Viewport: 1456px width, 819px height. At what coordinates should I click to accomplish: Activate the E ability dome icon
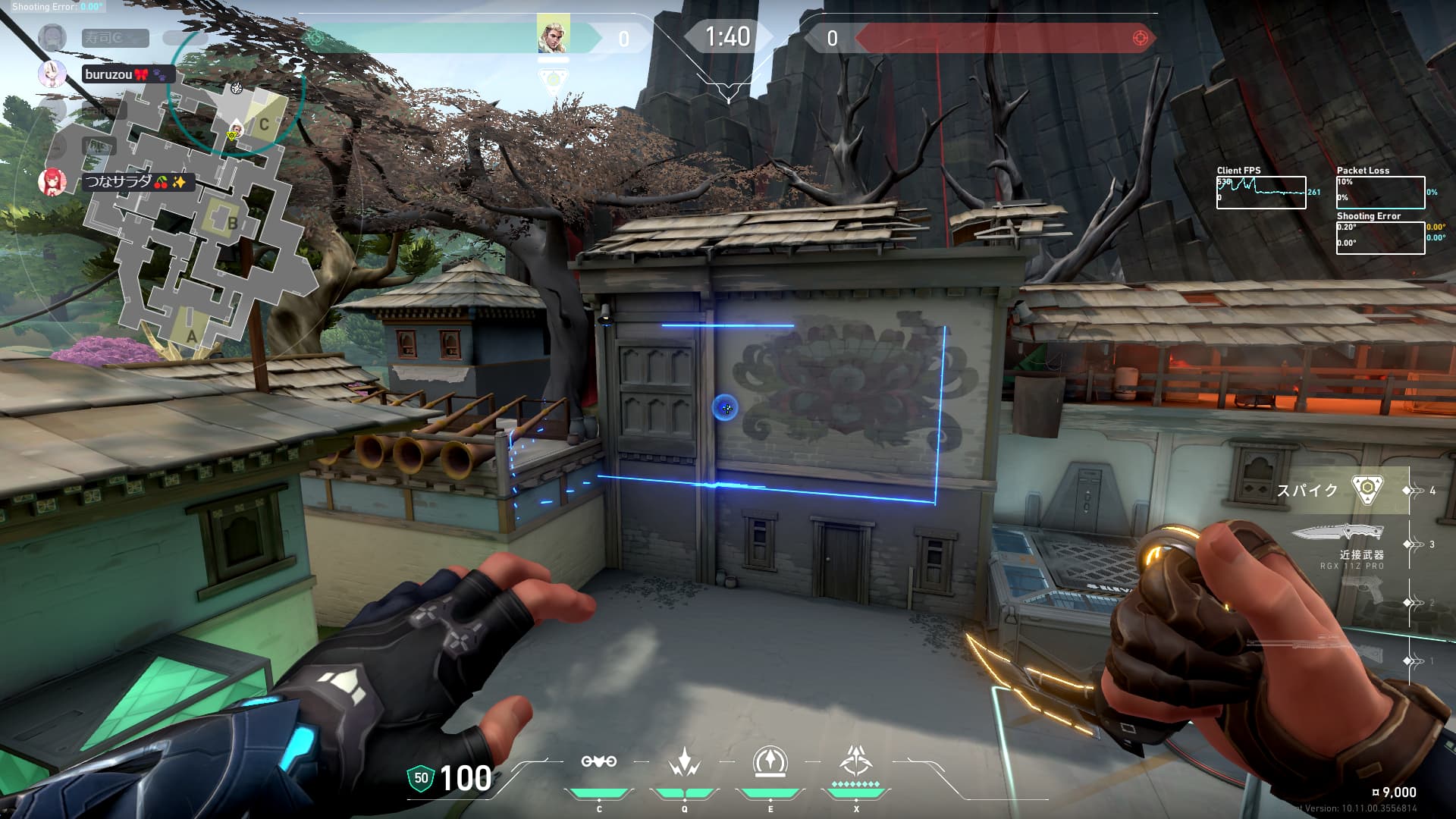770,762
